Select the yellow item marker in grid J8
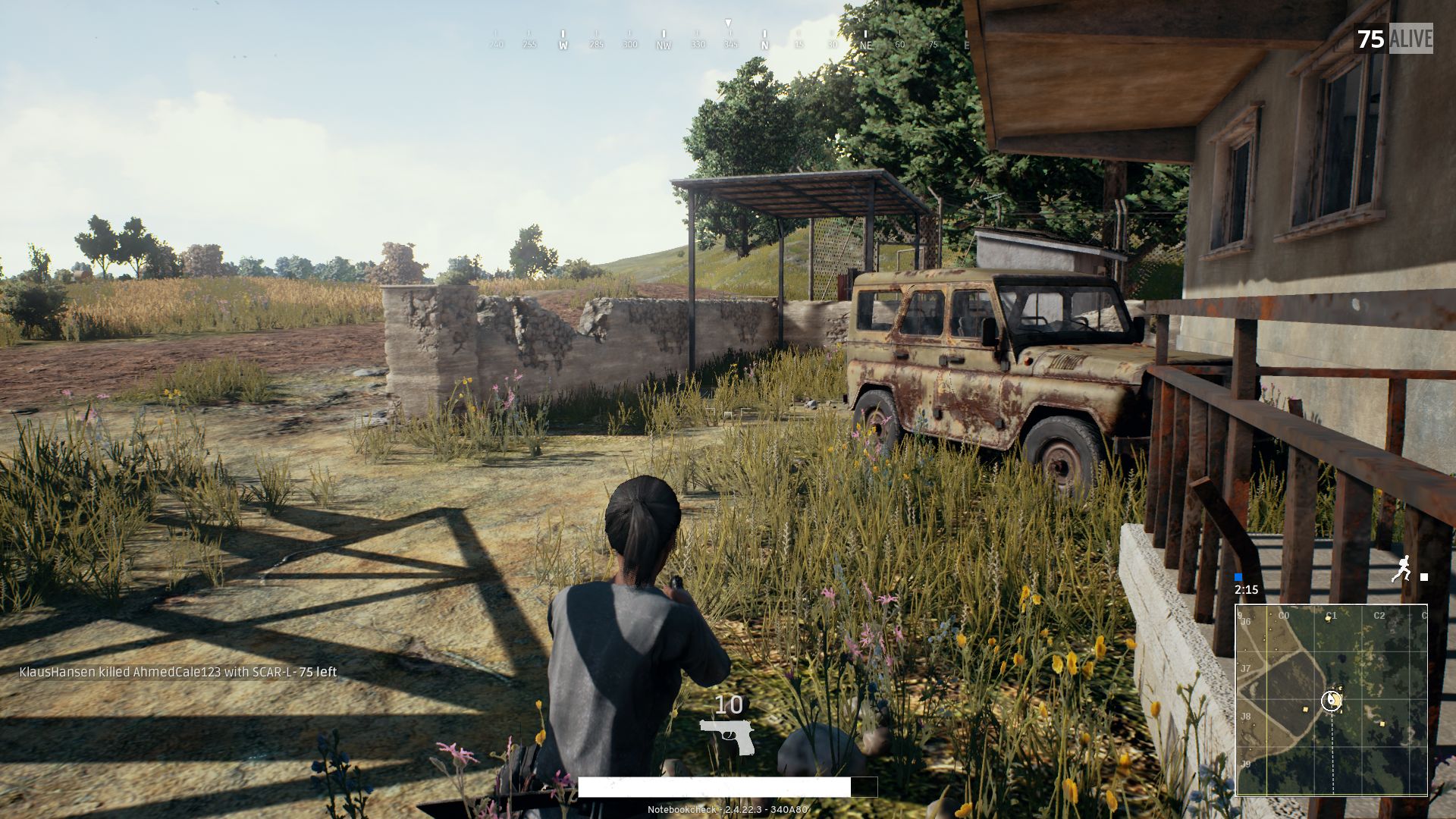 coord(1305,709)
